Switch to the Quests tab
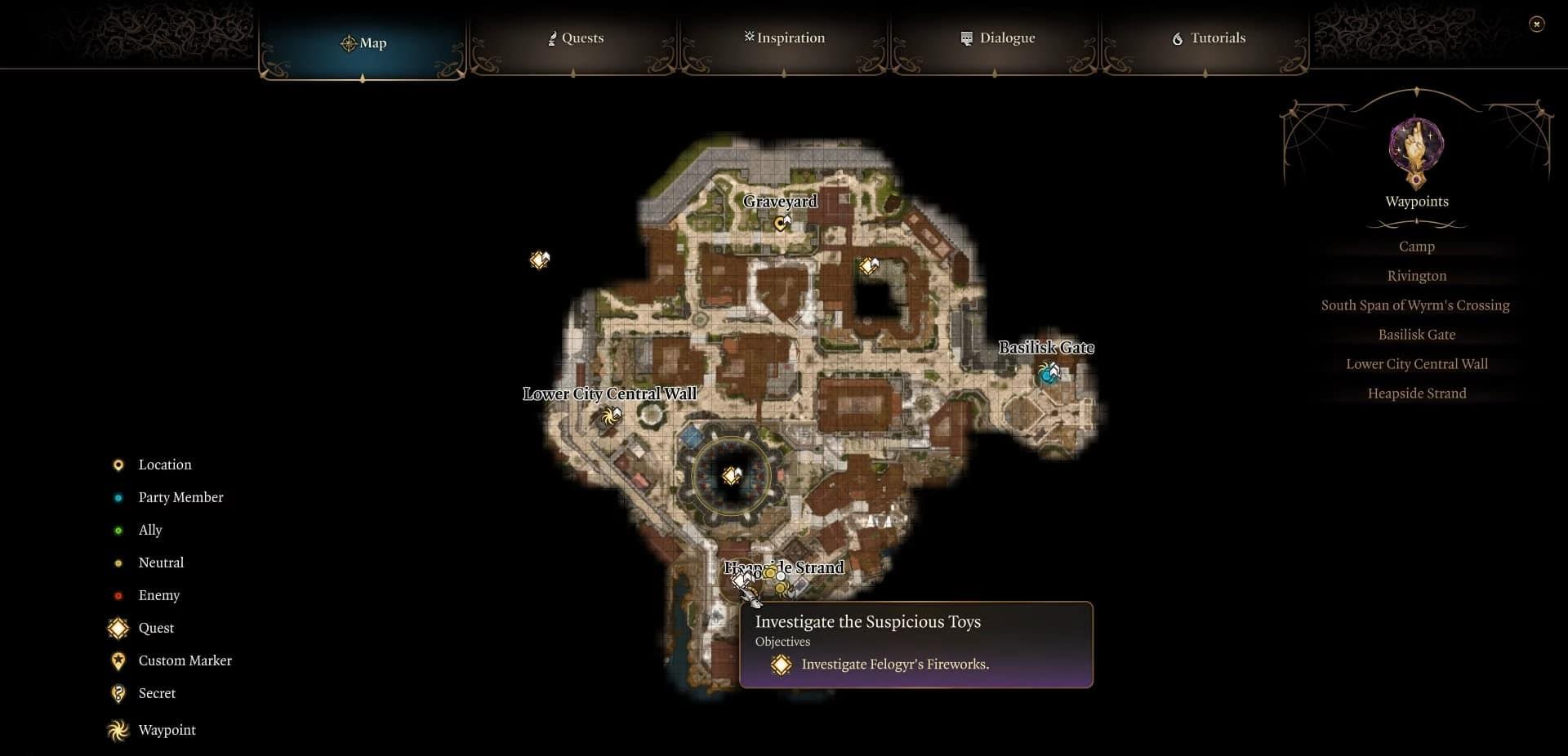Image resolution: width=1568 pixels, height=756 pixels. click(x=575, y=38)
